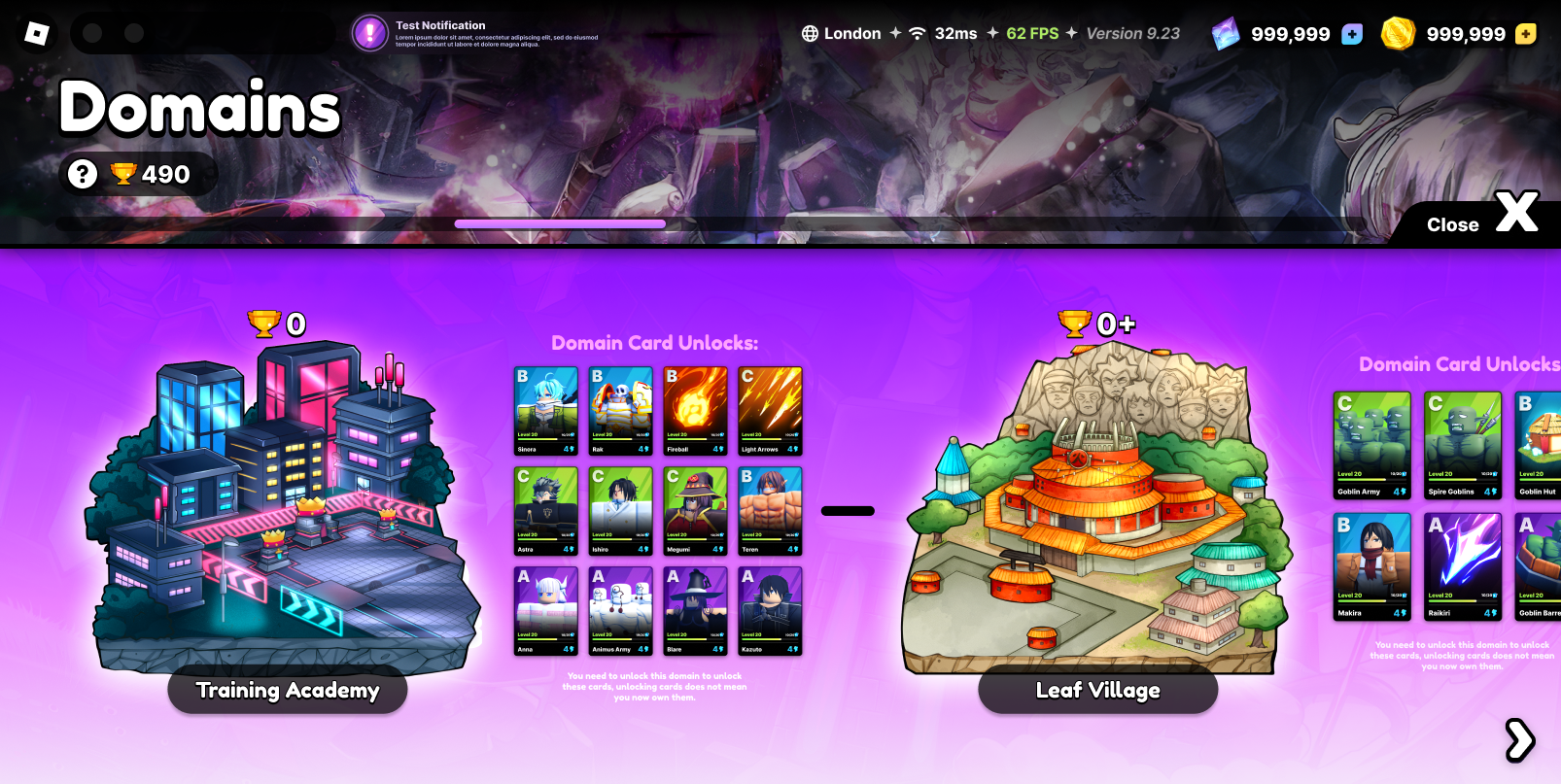Click the Test Notification alert icon
The image size is (1561, 784).
coord(370,33)
